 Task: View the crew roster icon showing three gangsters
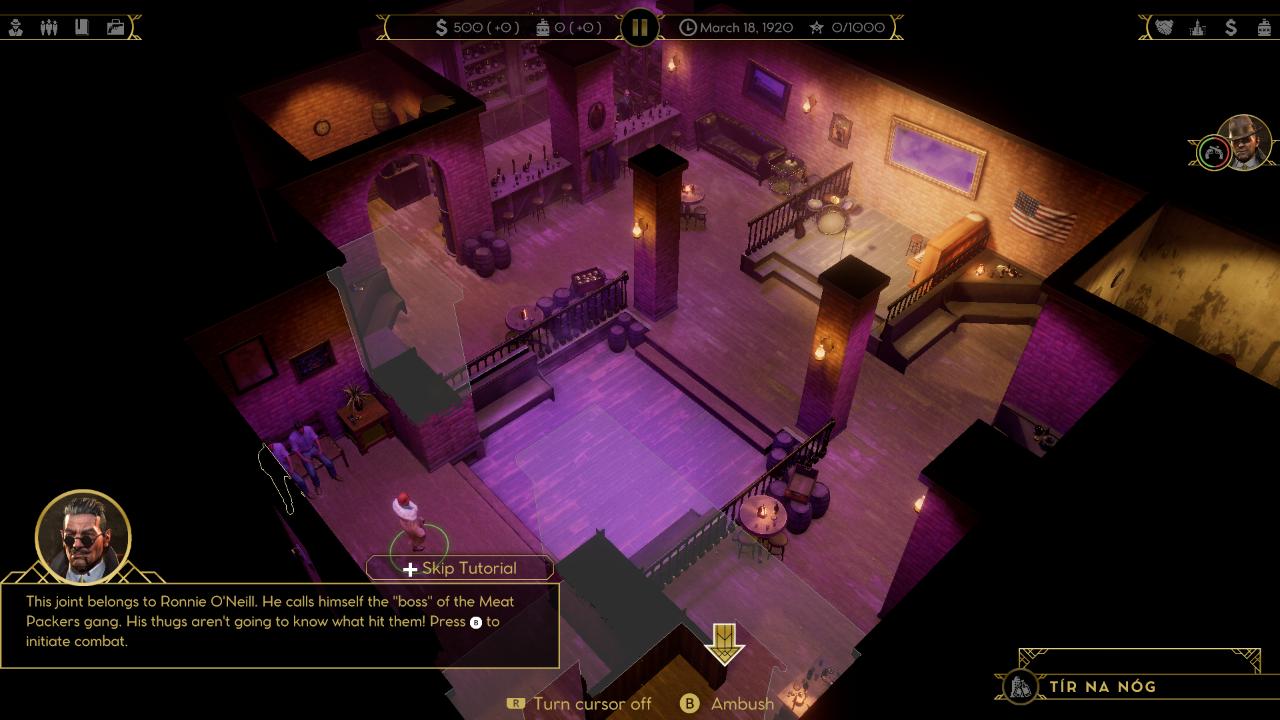pyautogui.click(x=49, y=27)
